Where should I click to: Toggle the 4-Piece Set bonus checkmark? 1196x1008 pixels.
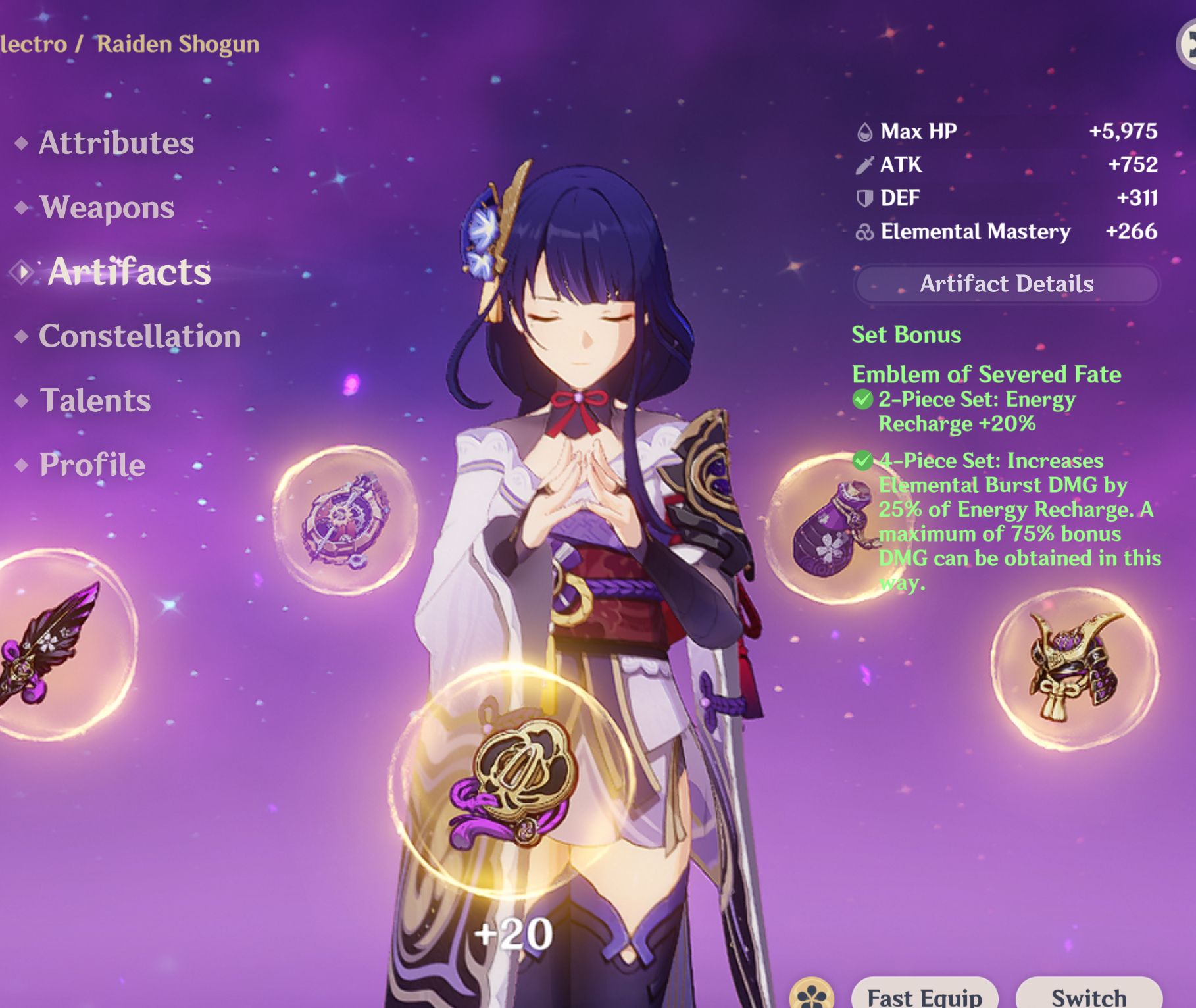point(865,461)
